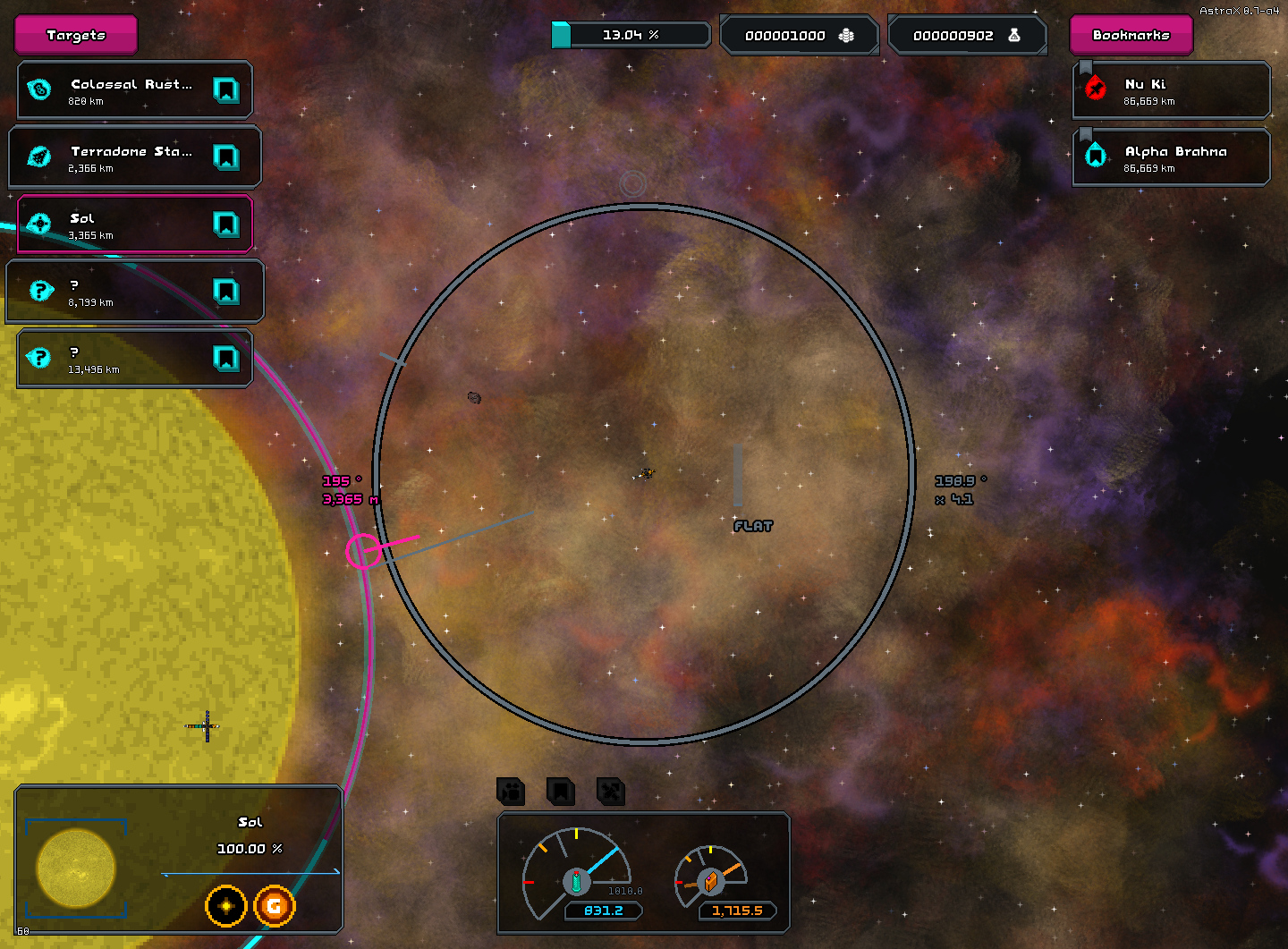Click the bookmark icon above the gauges
The height and width of the screenshot is (949, 1288).
(561, 792)
